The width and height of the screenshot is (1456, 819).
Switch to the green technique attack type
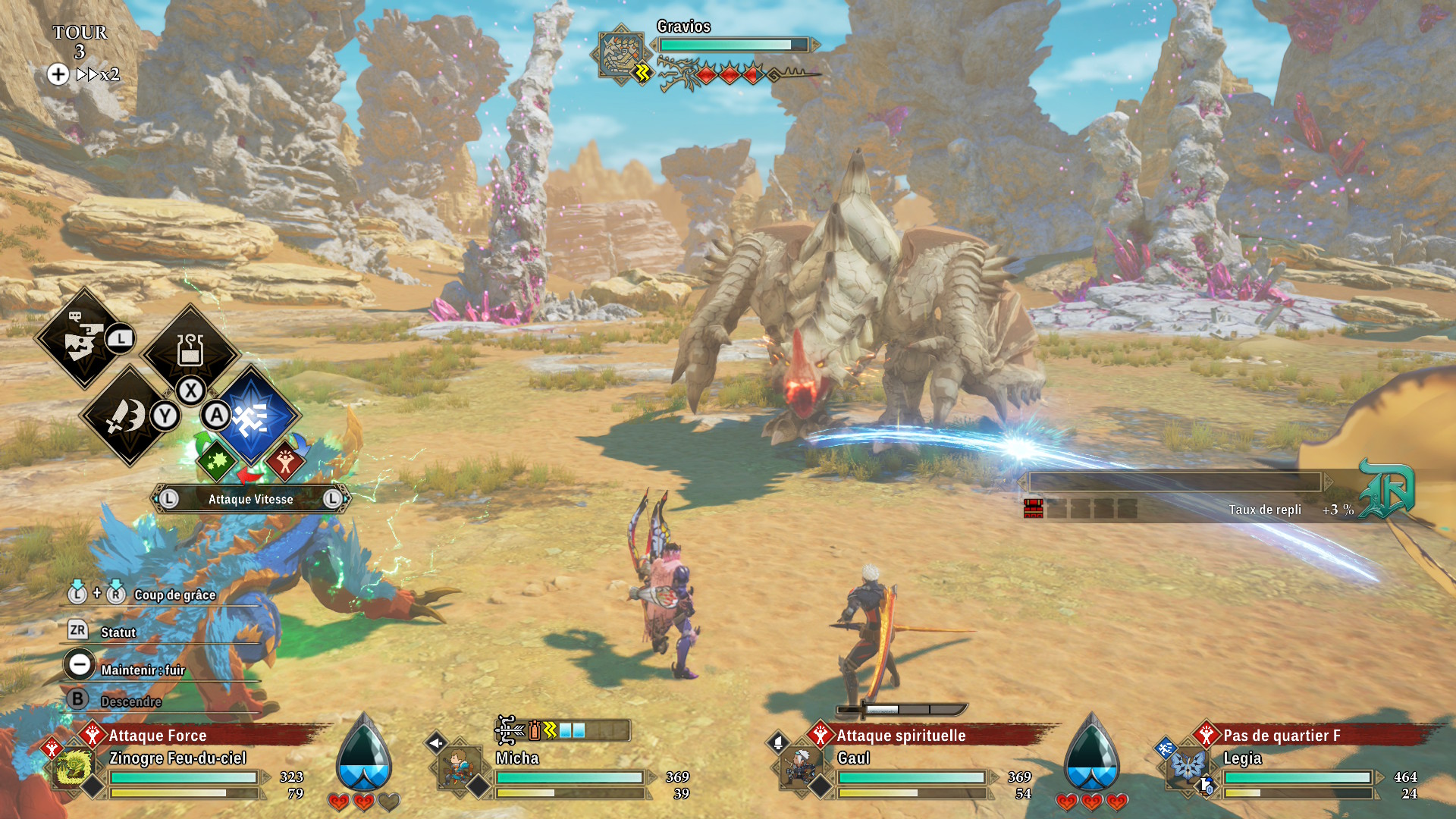[217, 460]
